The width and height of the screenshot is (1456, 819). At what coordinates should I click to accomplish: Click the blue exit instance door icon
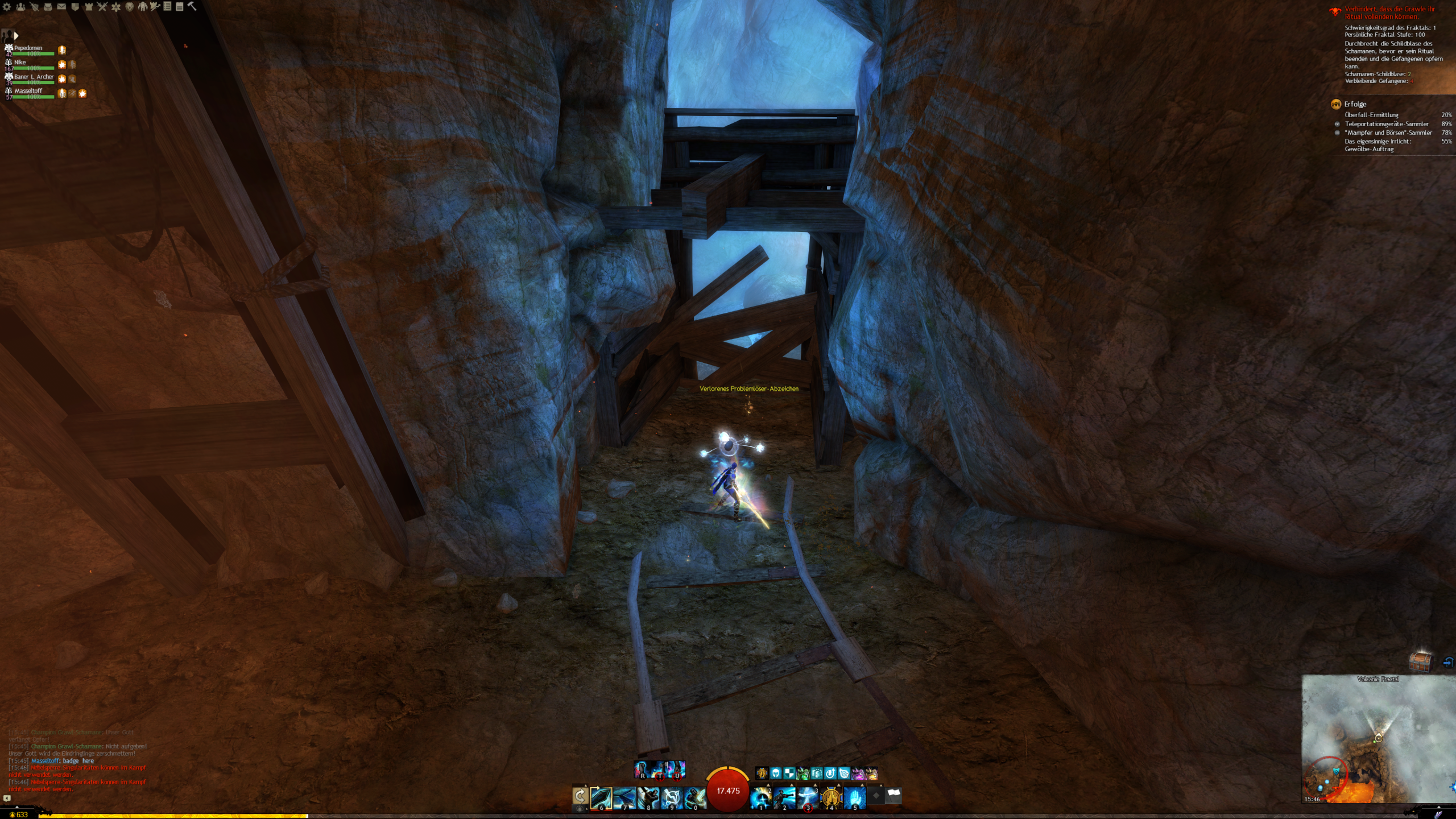1448,662
